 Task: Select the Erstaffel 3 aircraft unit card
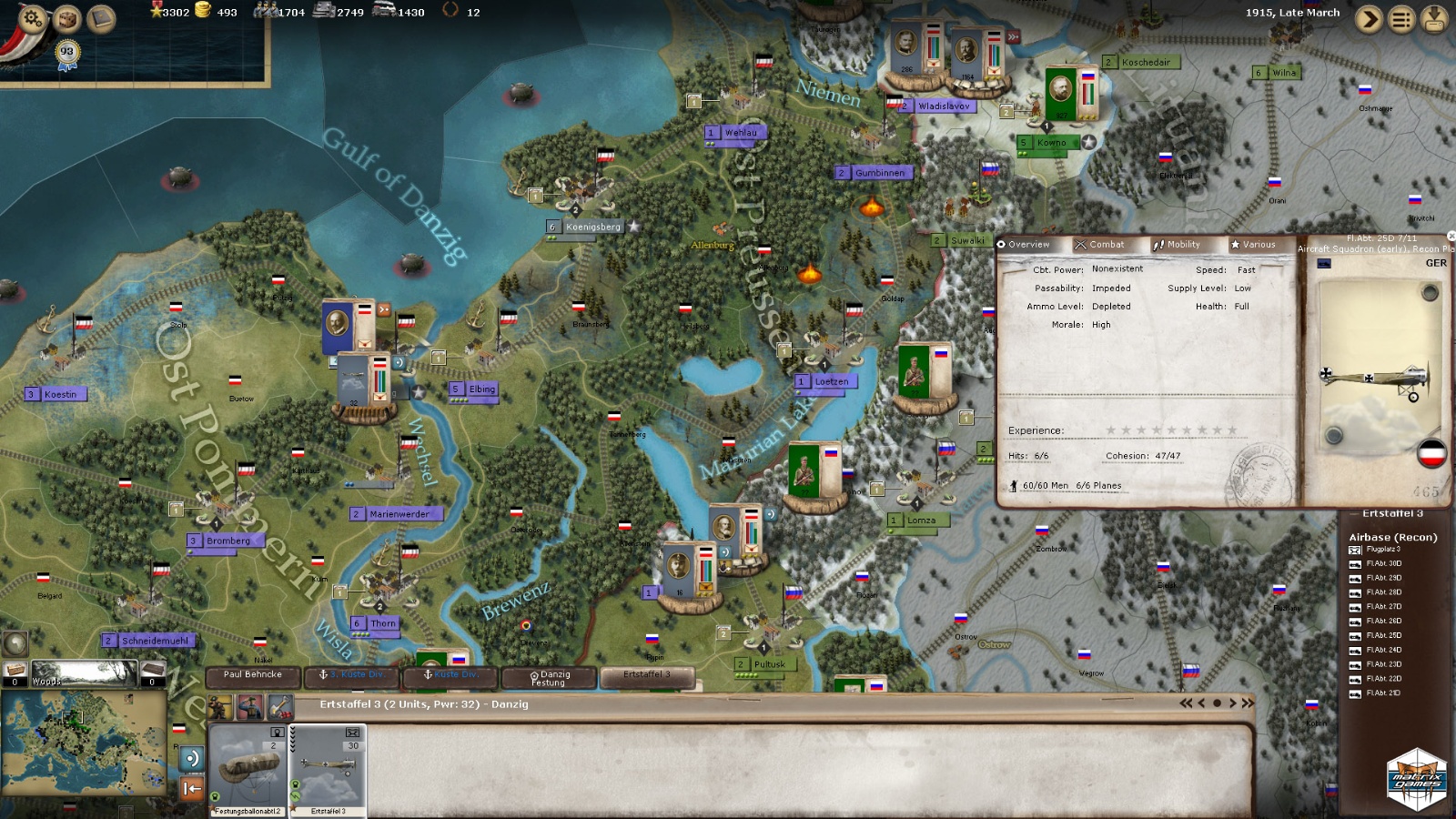[x=328, y=770]
